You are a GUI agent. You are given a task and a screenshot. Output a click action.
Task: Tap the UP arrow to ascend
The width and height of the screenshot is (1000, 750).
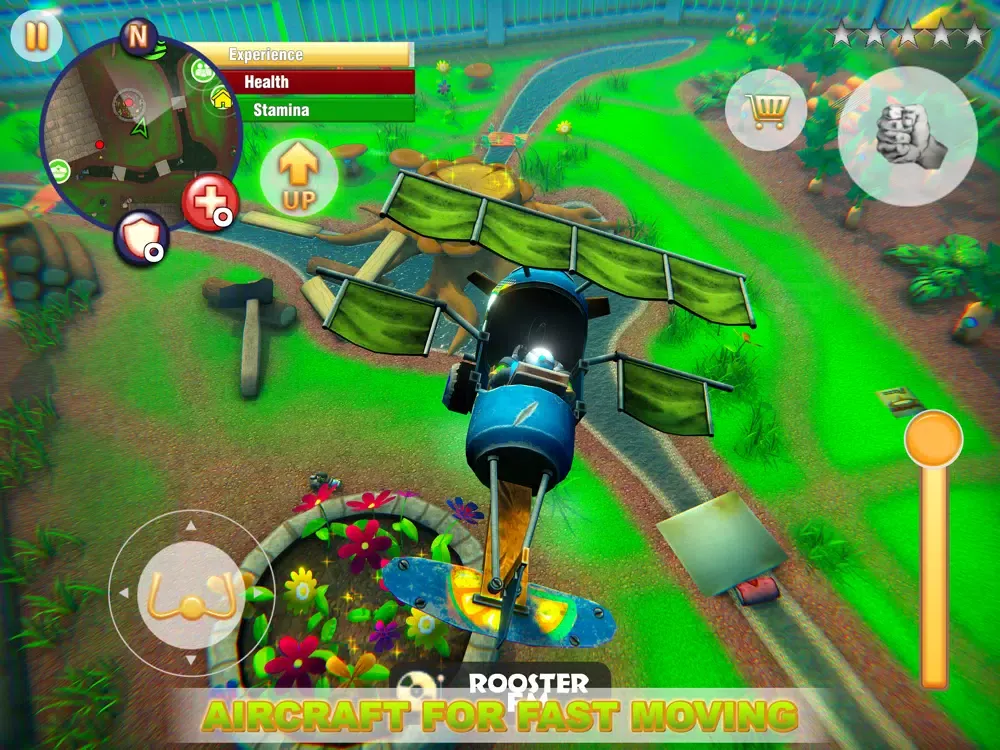tap(298, 177)
